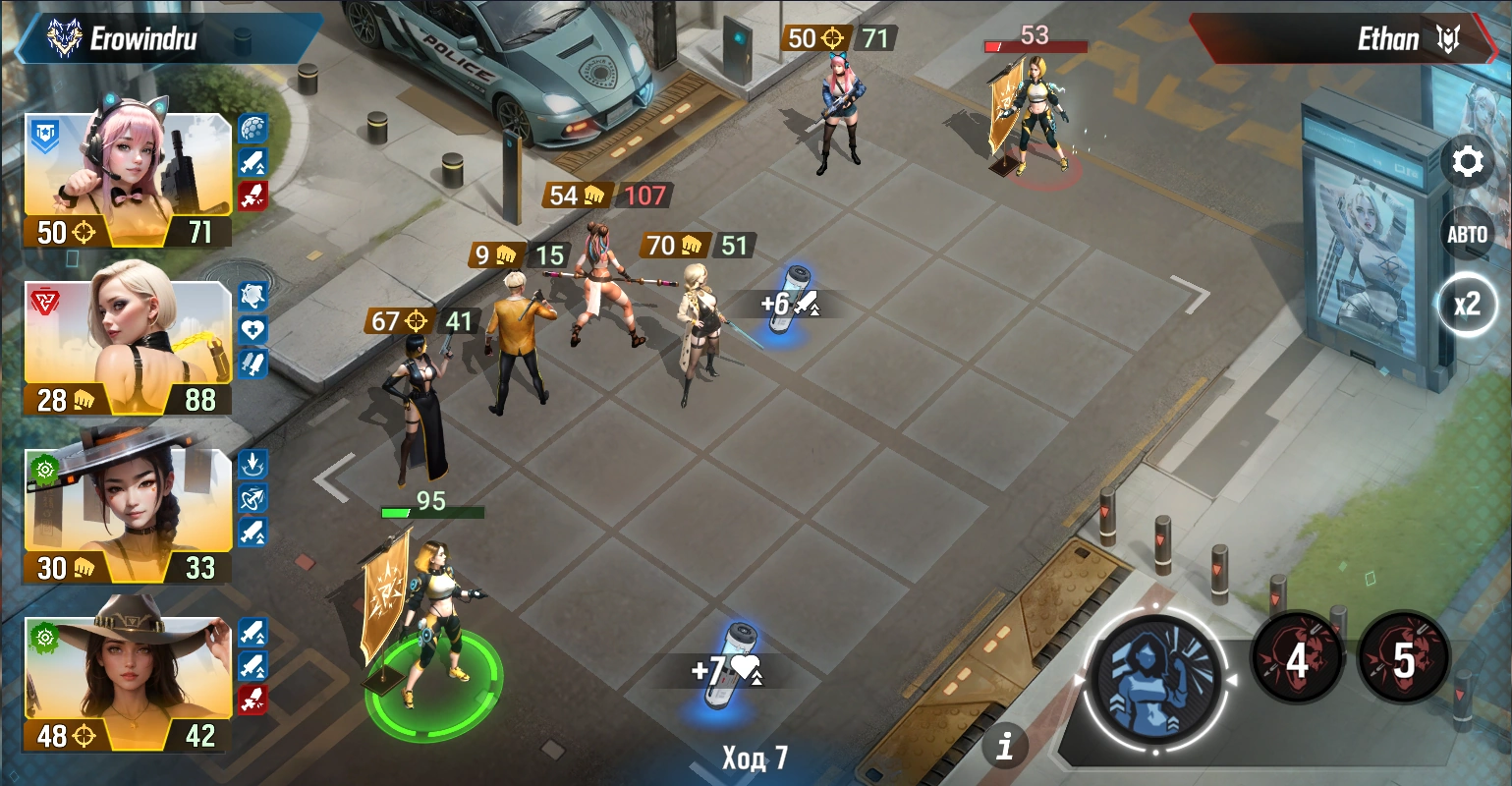The image size is (1512, 786).
Task: Toggle the x2 battle speed
Action: click(1467, 305)
